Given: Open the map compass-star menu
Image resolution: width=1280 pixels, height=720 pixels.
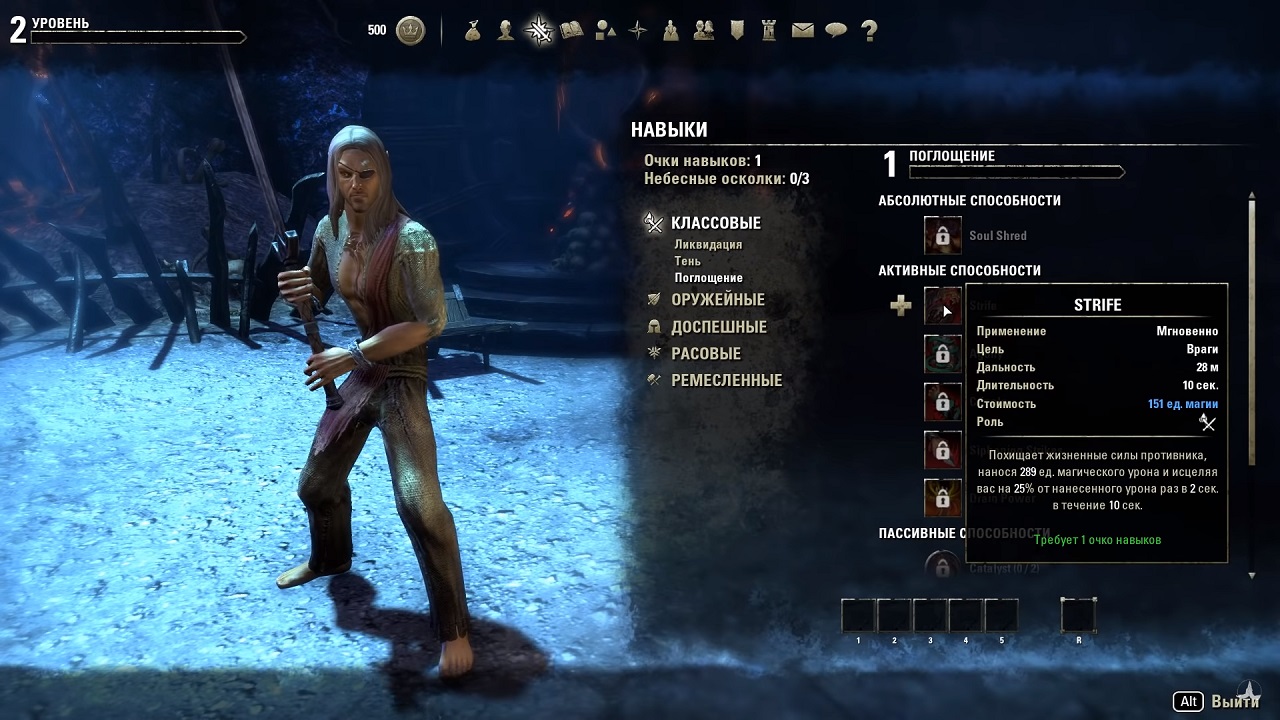Looking at the screenshot, I should click(638, 31).
